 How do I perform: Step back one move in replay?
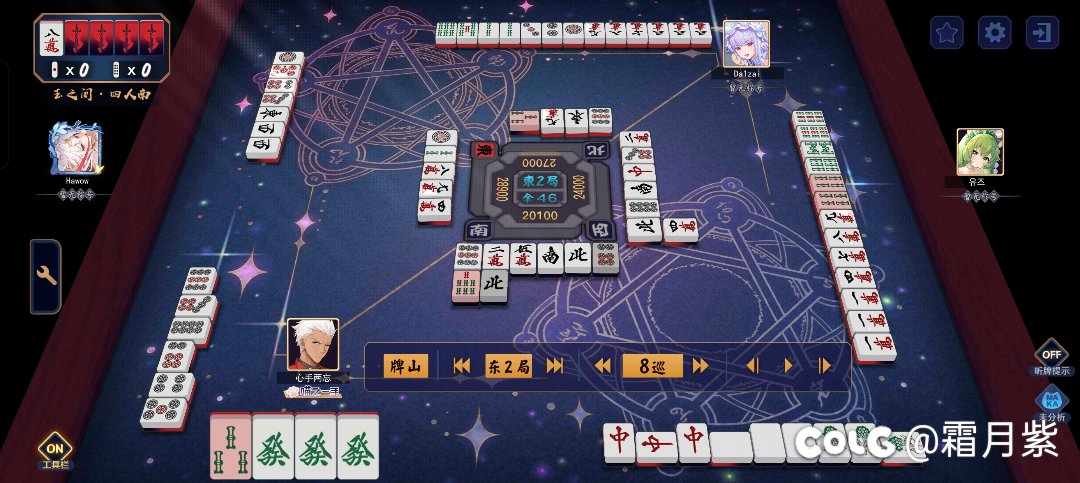coord(753,367)
